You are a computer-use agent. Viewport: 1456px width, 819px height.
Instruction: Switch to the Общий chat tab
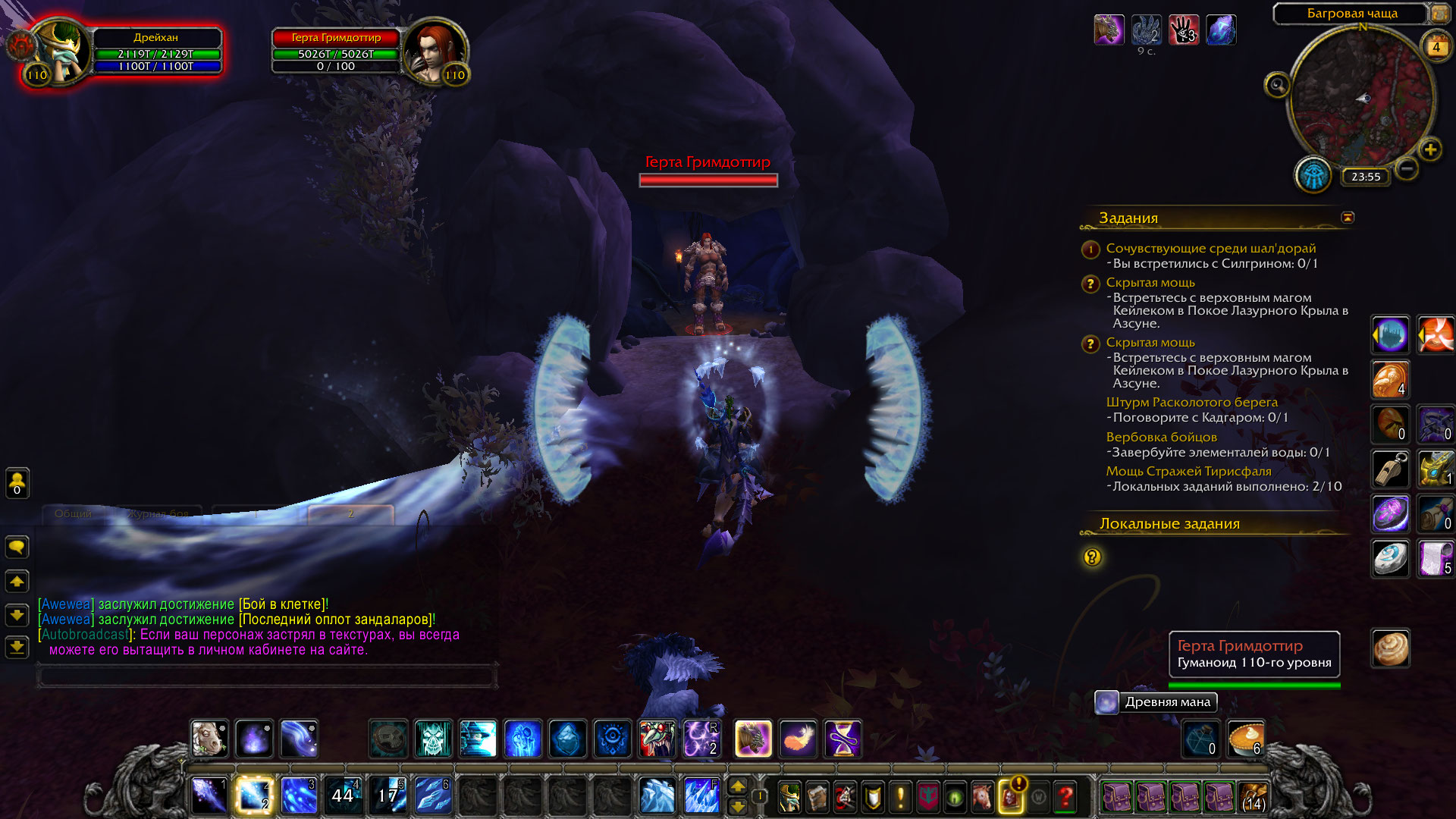73,514
